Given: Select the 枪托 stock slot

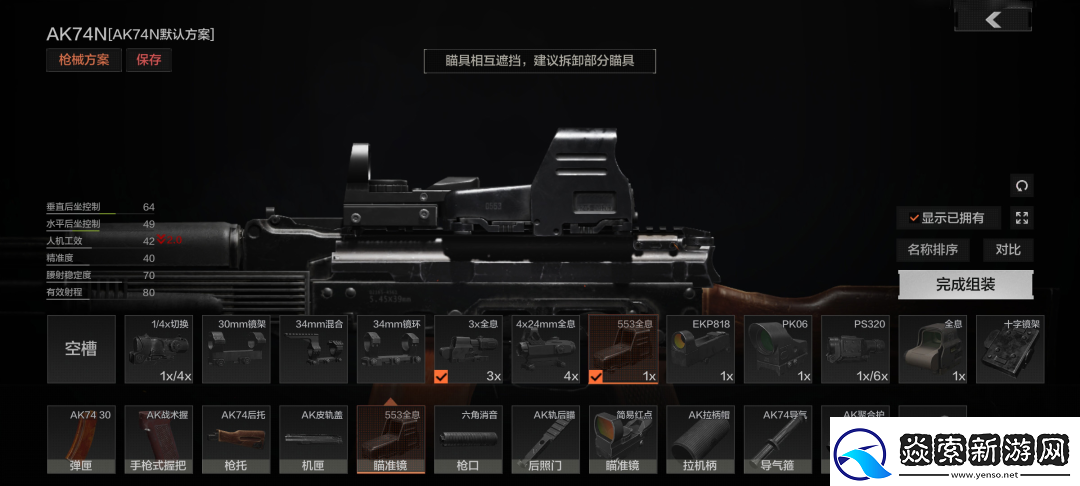Looking at the screenshot, I should coord(235,439).
